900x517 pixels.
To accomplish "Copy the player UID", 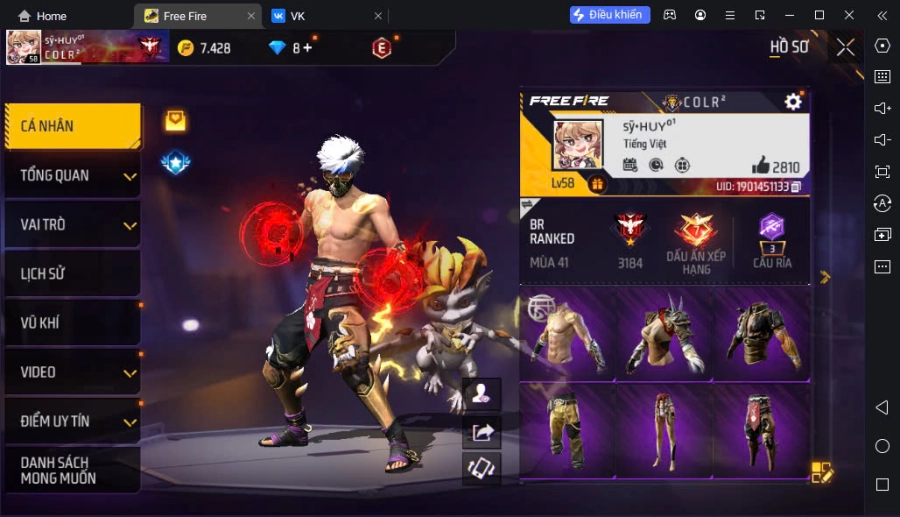I will (x=796, y=187).
